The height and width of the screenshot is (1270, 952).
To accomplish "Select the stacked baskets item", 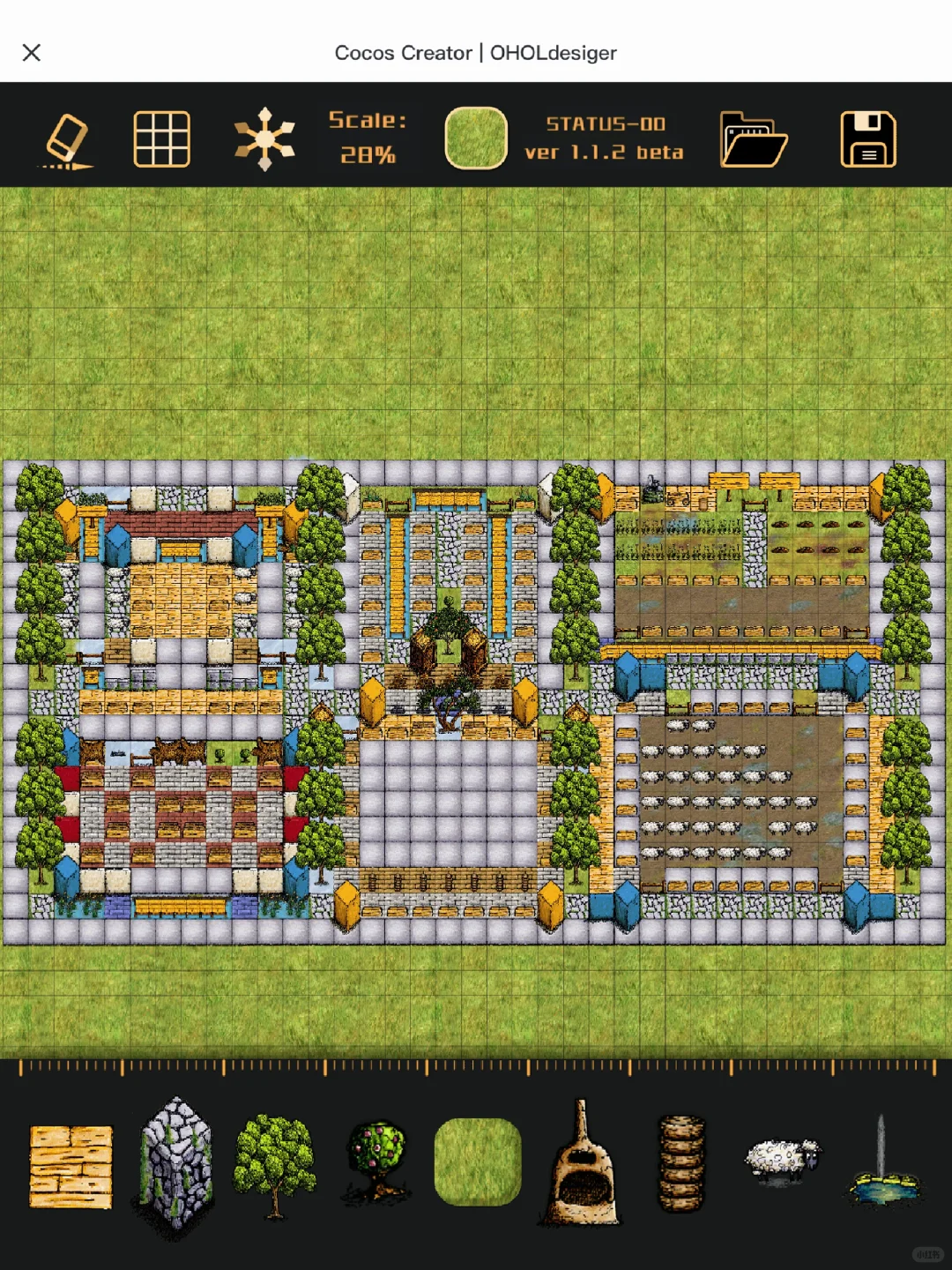I will tap(682, 1164).
